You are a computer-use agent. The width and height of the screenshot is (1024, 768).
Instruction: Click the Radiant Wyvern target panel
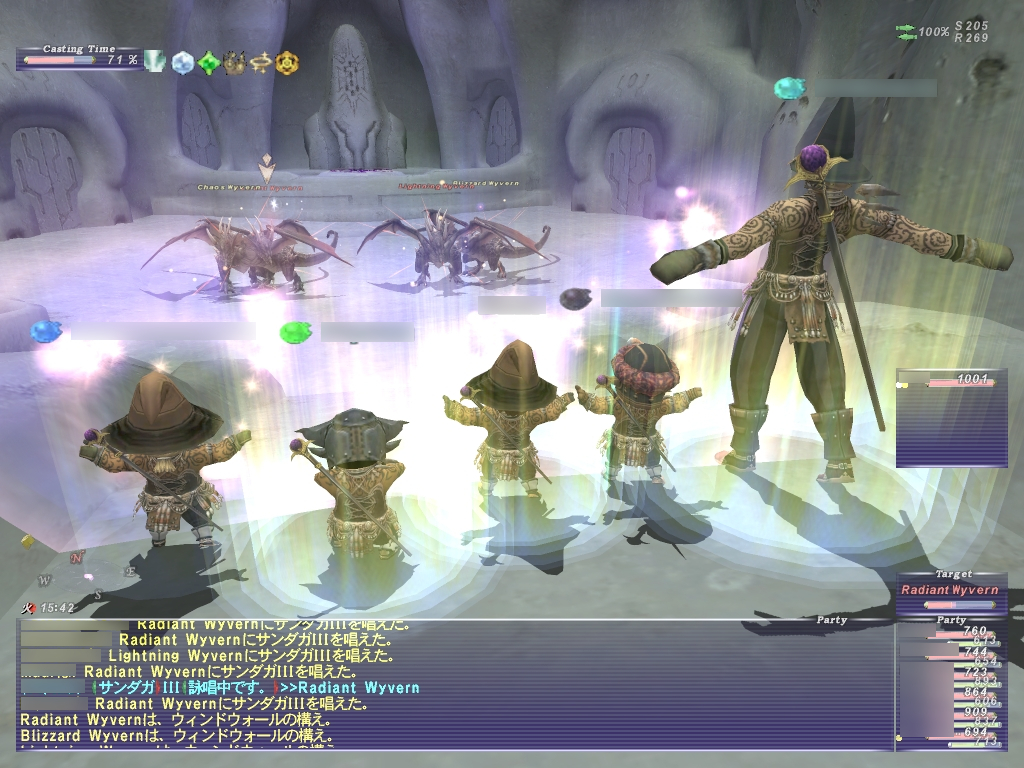point(950,590)
